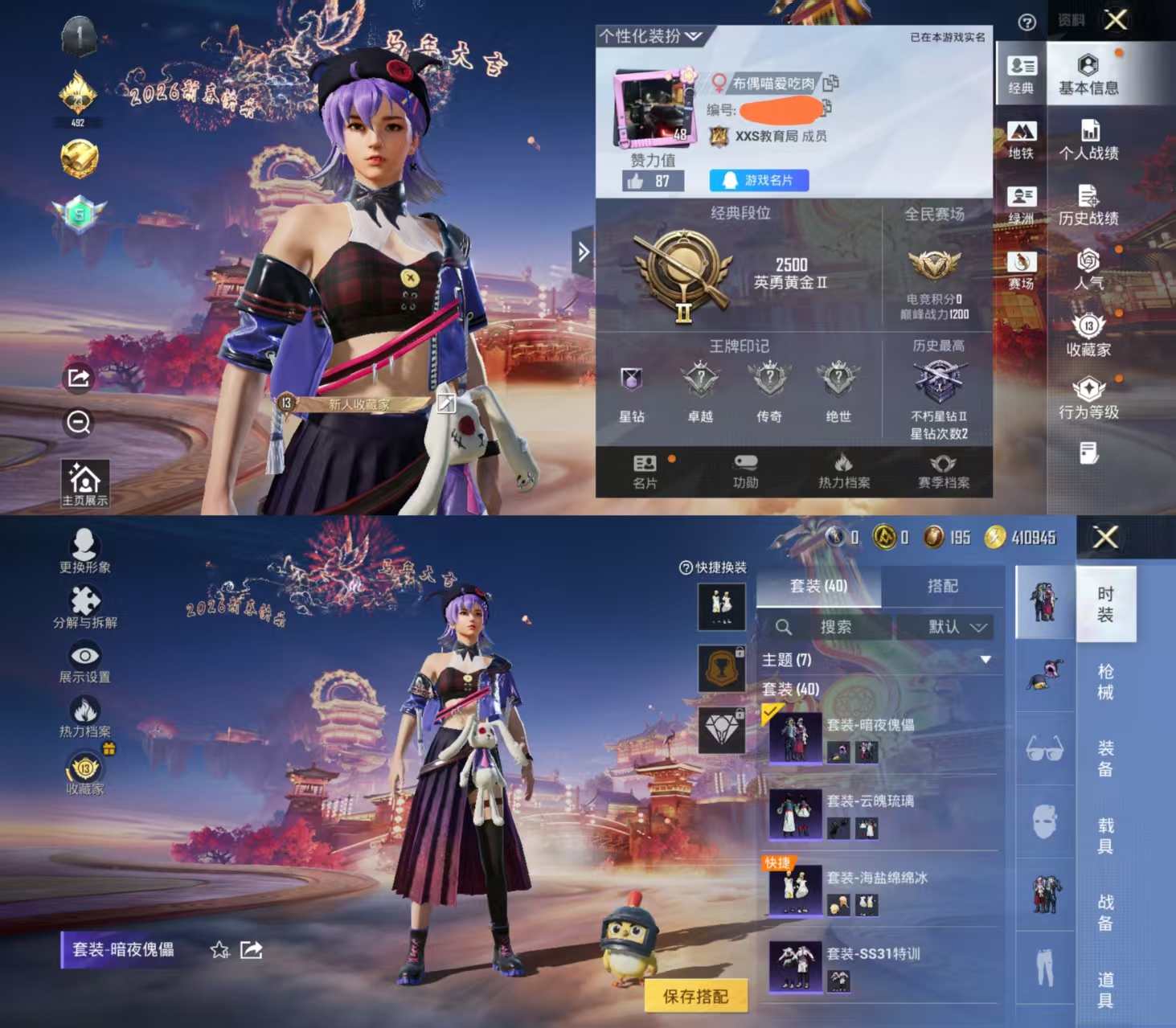The image size is (1176, 1028).
Task: Switch to the 搭配 tab
Action: pos(944,587)
